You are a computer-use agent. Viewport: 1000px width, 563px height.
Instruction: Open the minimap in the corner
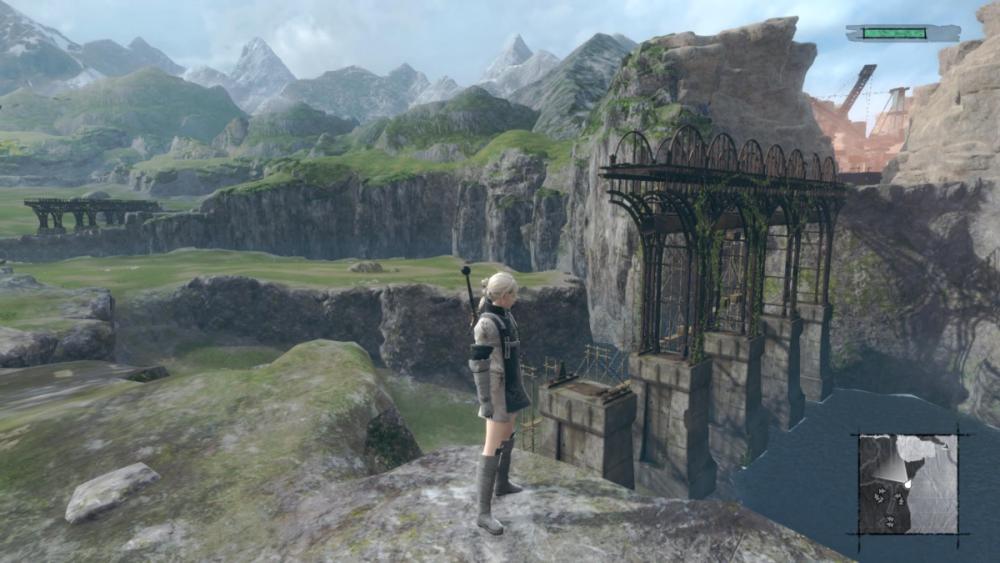pyautogui.click(x=908, y=483)
